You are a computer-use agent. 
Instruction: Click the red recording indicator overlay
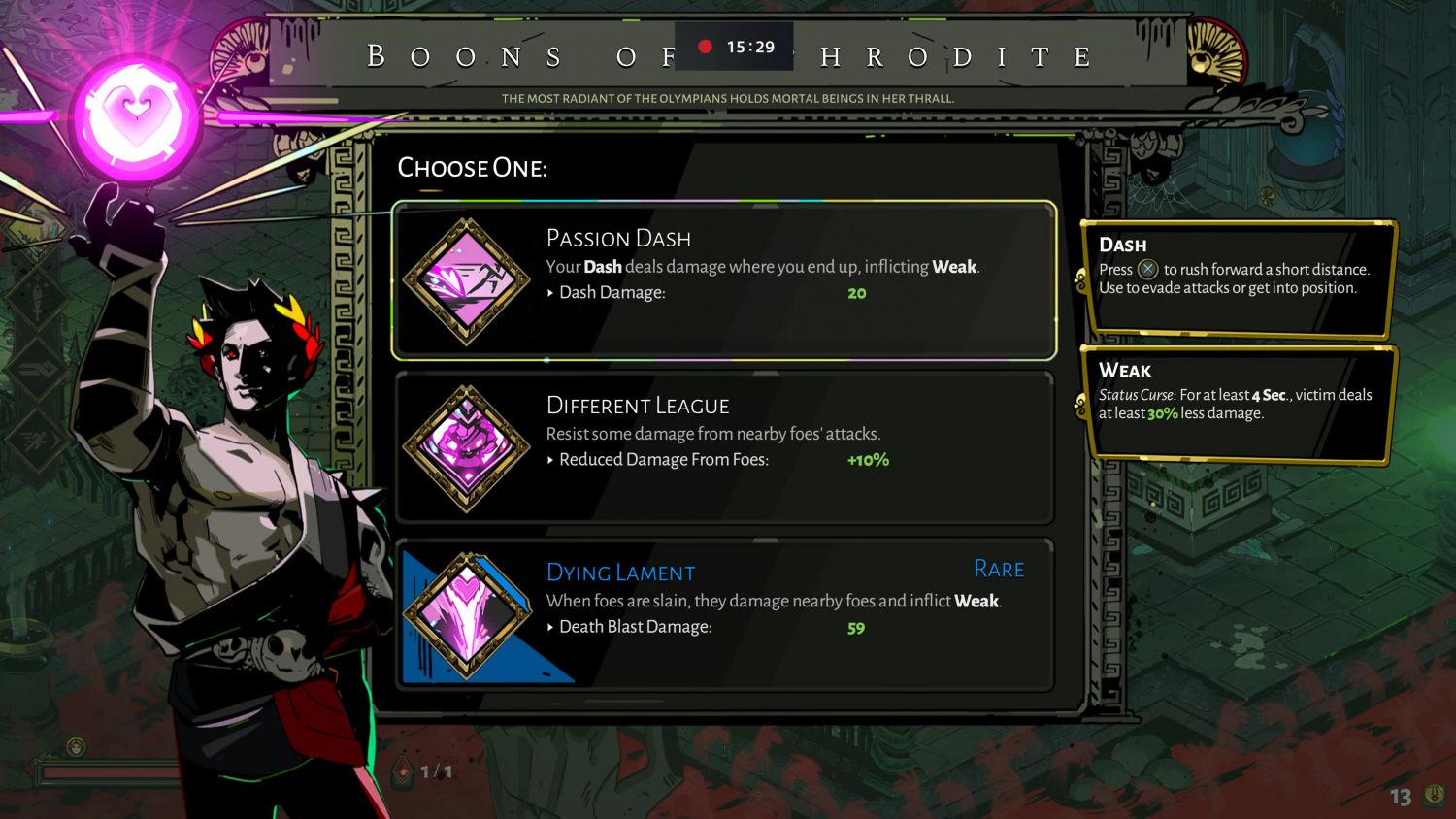click(x=706, y=47)
